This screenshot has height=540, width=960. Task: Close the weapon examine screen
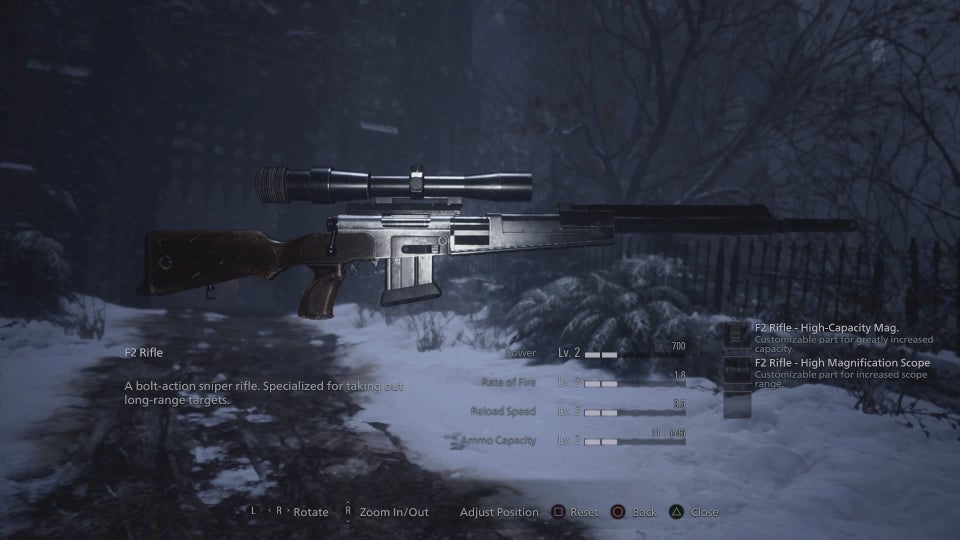(x=694, y=512)
